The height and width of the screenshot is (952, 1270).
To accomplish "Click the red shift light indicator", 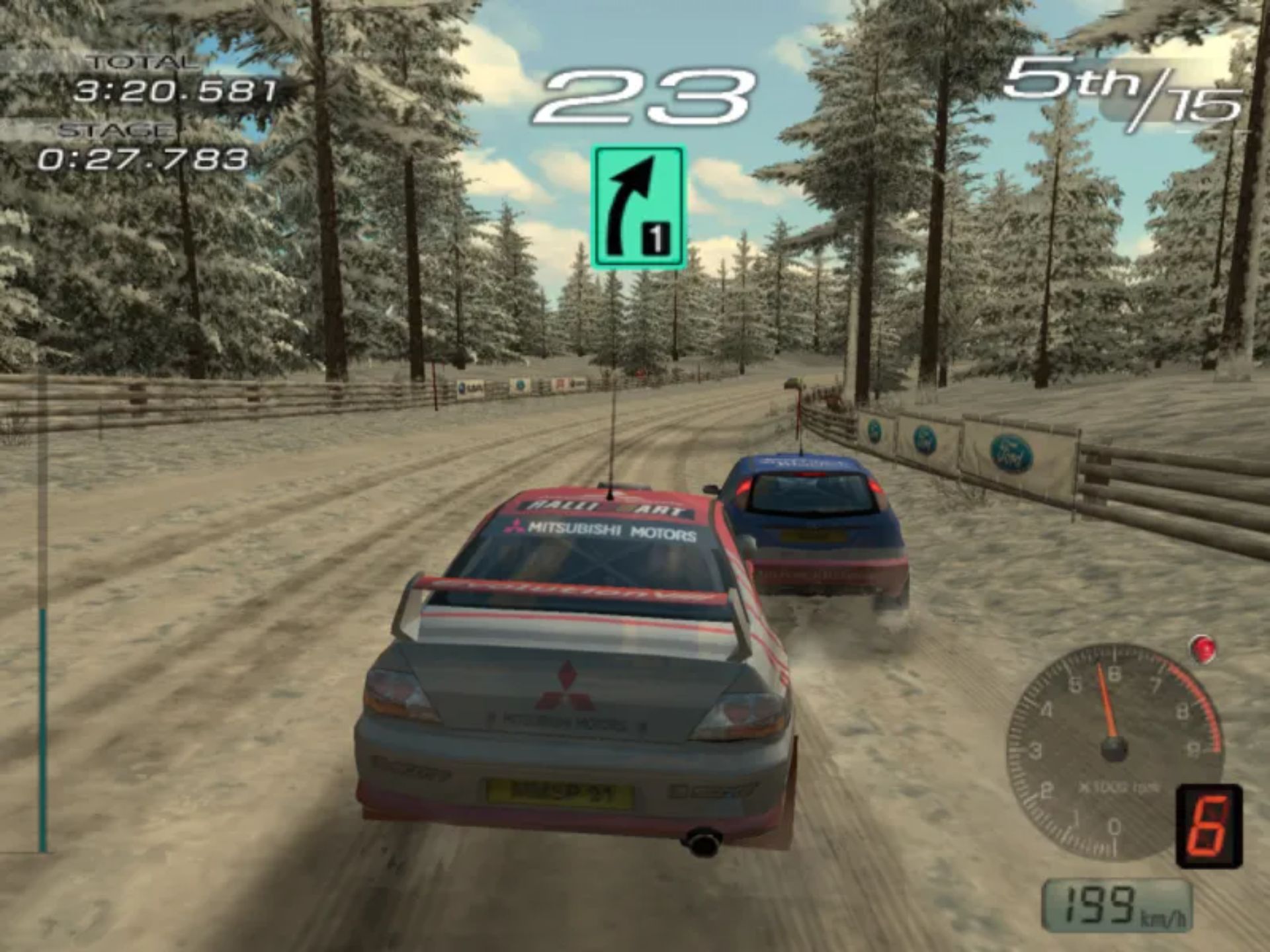I will coord(1202,649).
